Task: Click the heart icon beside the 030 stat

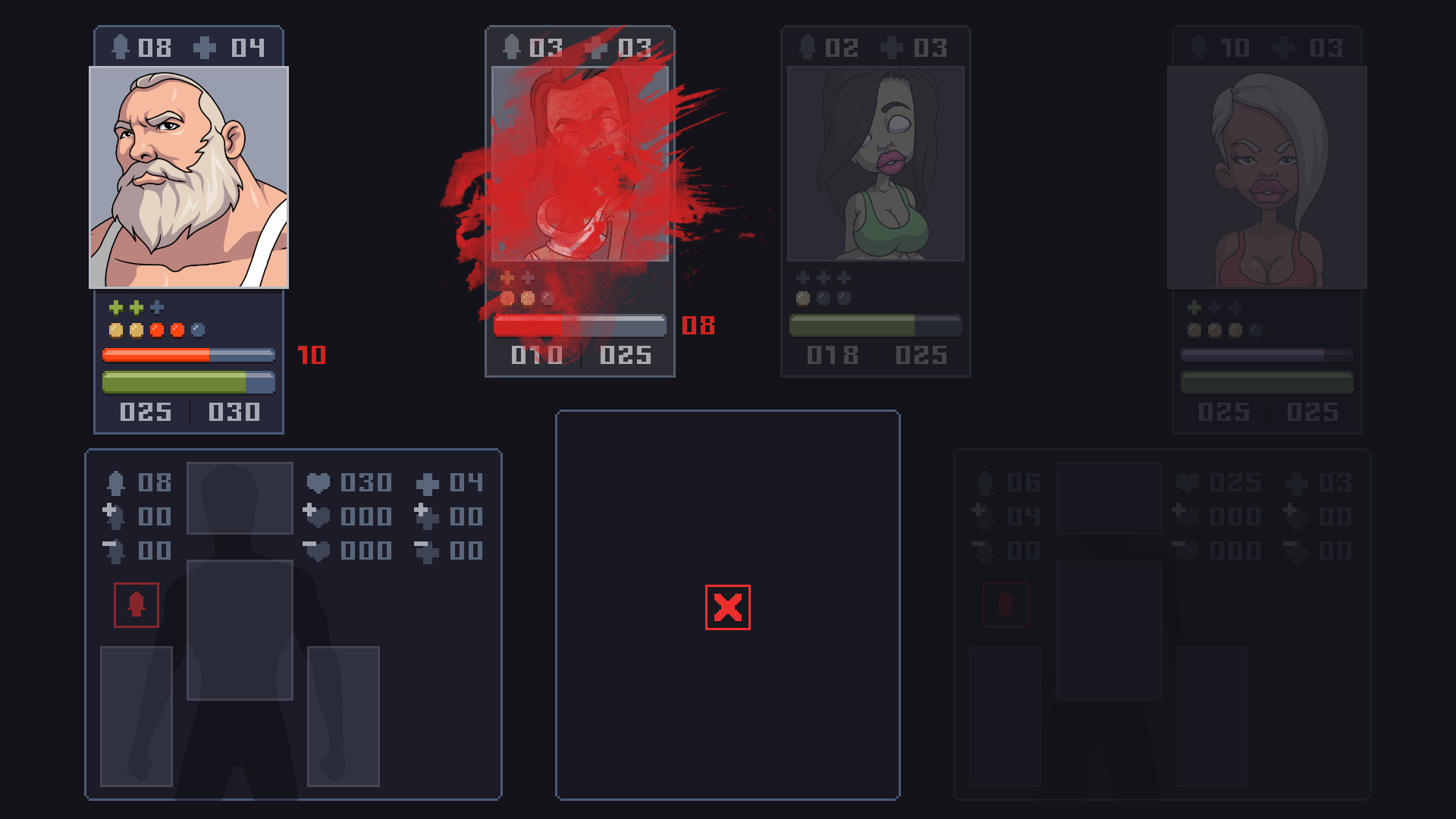Action: [318, 483]
